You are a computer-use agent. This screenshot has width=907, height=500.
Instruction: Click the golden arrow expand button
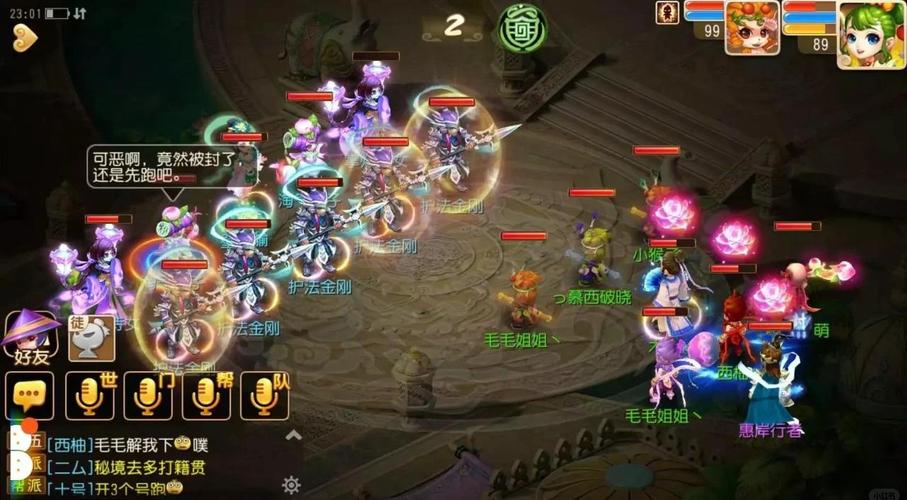[x=25, y=39]
